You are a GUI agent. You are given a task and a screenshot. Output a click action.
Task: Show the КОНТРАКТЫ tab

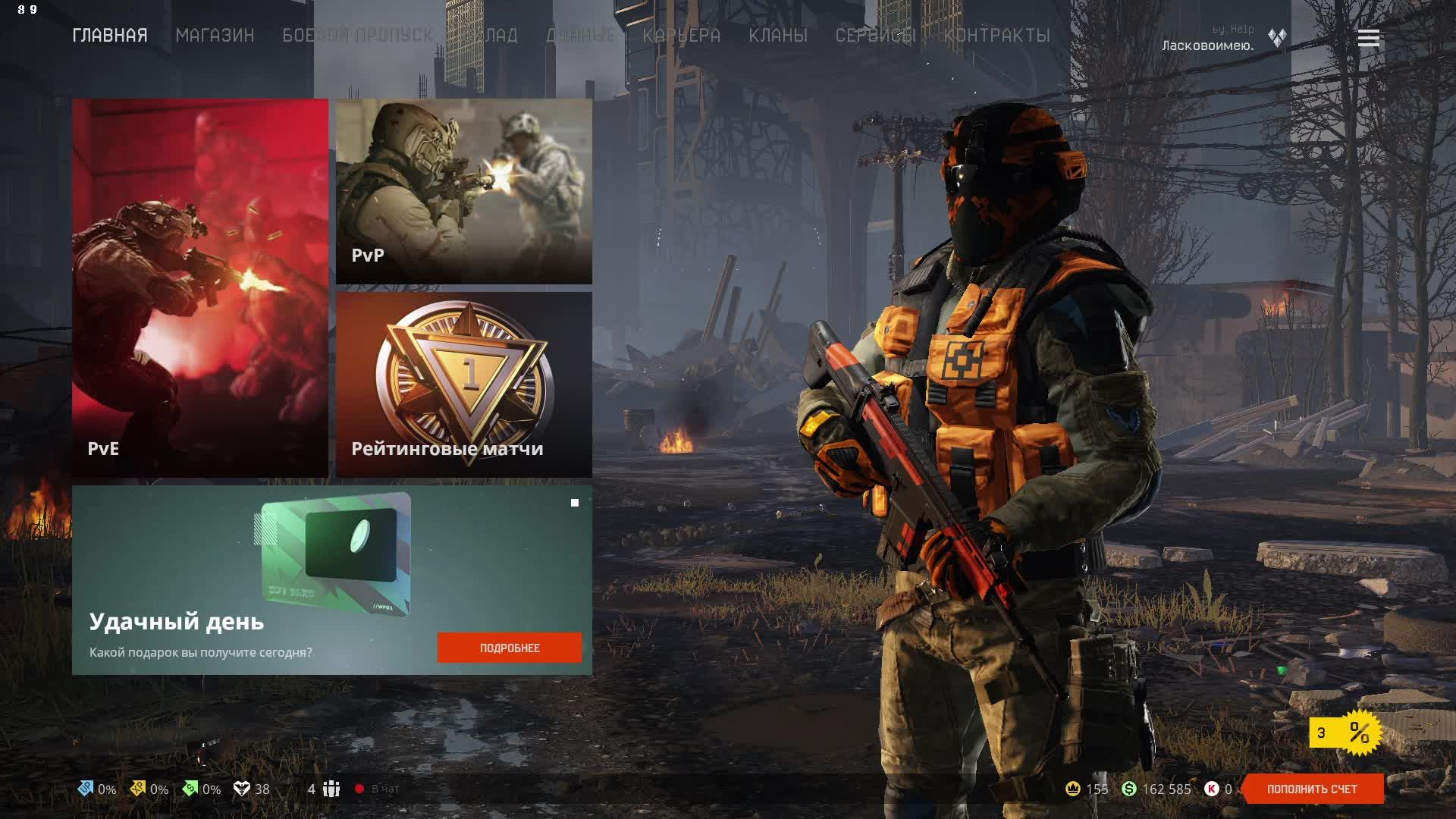point(997,36)
